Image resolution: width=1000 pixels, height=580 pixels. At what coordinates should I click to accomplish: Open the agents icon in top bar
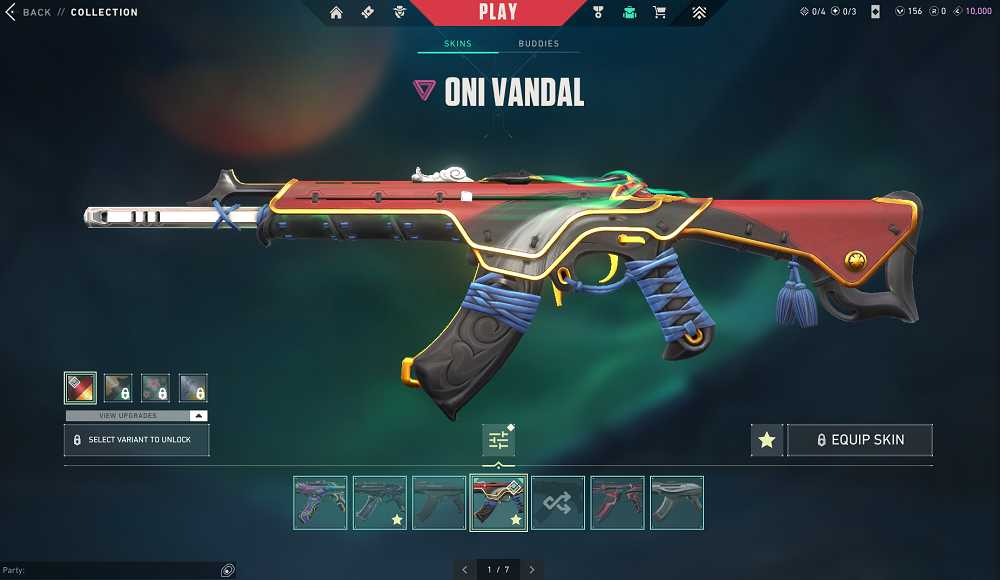click(x=629, y=13)
